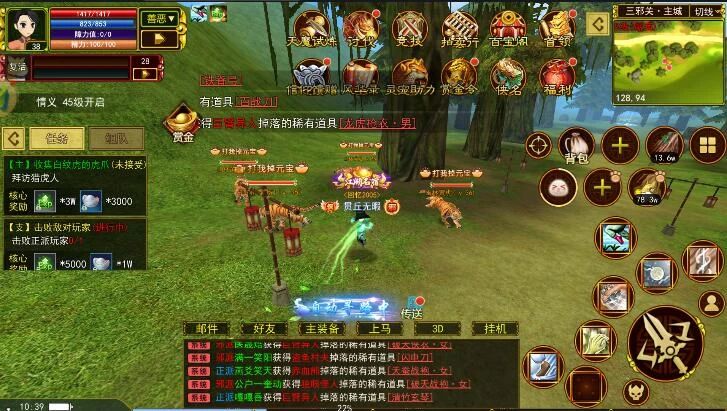Toggle the 3D camera mode
The height and width of the screenshot is (411, 727).
[437, 328]
